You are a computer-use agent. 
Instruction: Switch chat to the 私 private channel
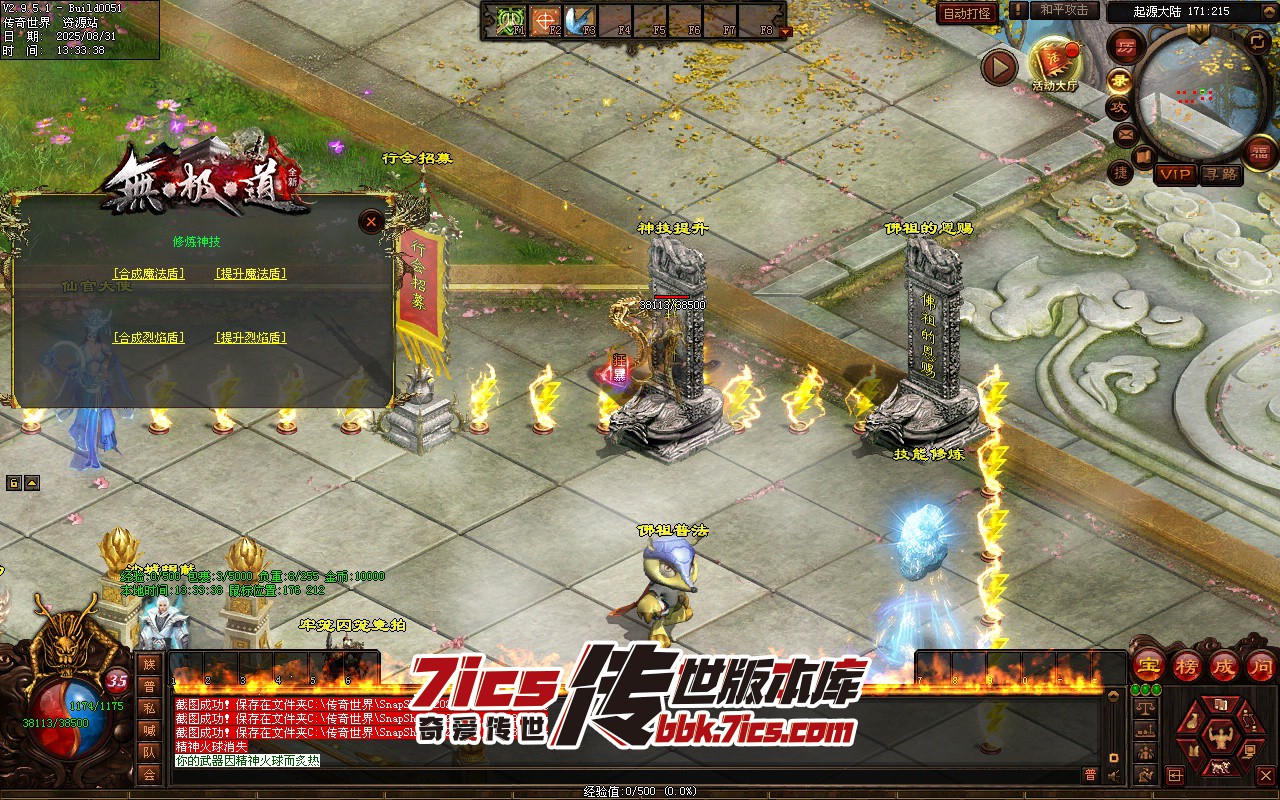pyautogui.click(x=149, y=708)
